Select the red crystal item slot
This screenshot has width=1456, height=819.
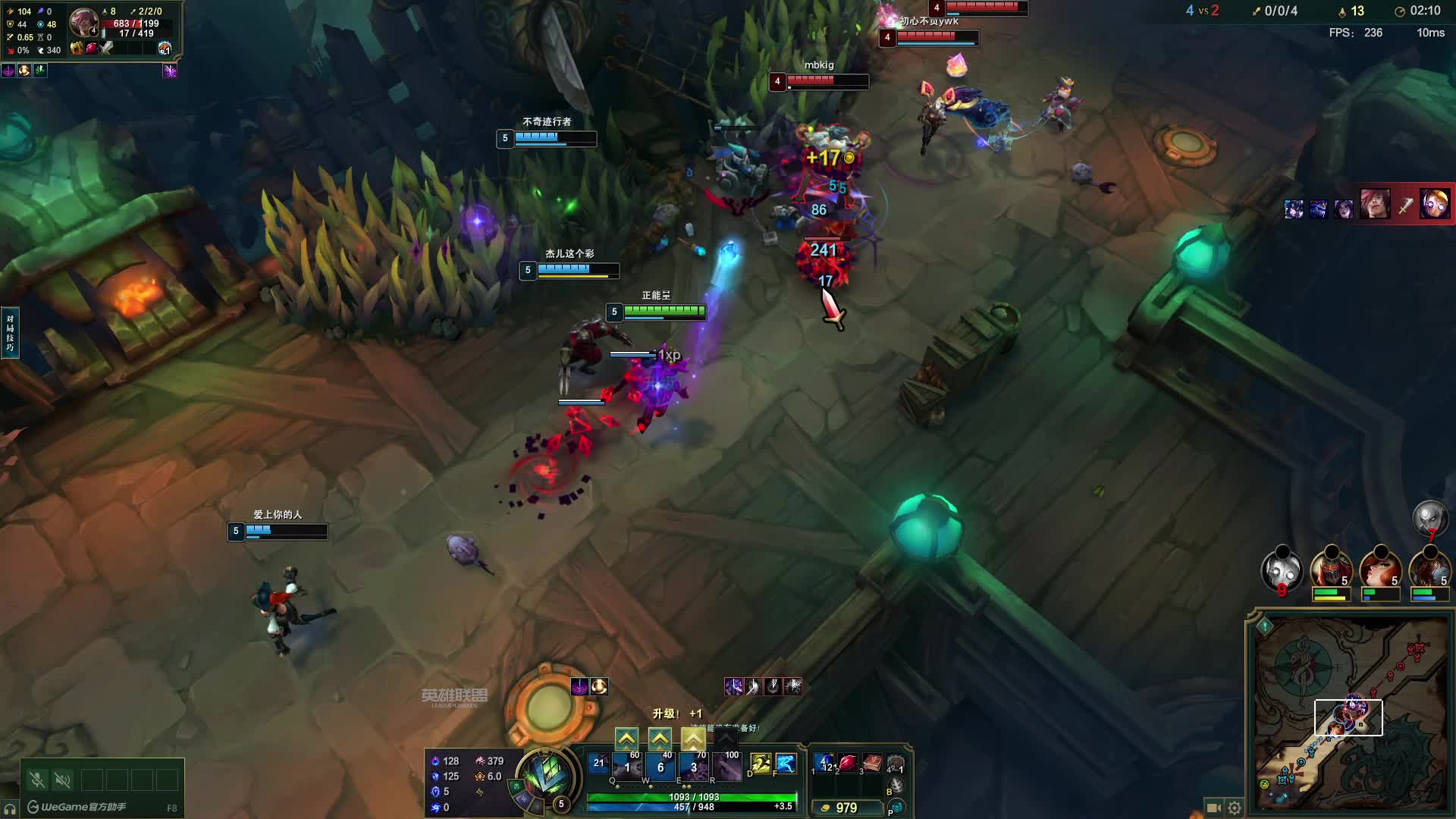848,763
